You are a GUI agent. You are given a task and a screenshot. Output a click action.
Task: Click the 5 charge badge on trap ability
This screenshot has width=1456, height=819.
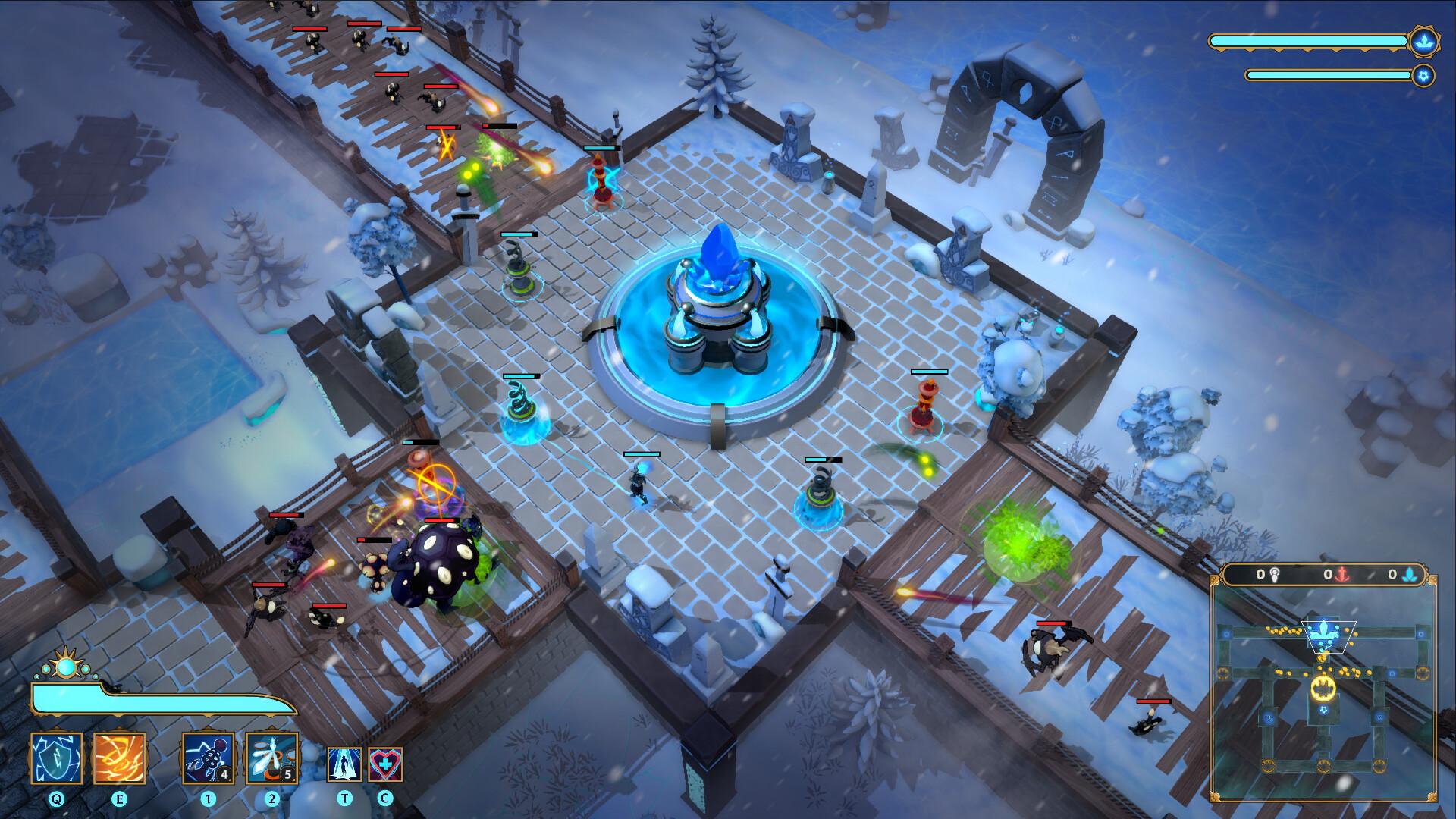tap(288, 774)
